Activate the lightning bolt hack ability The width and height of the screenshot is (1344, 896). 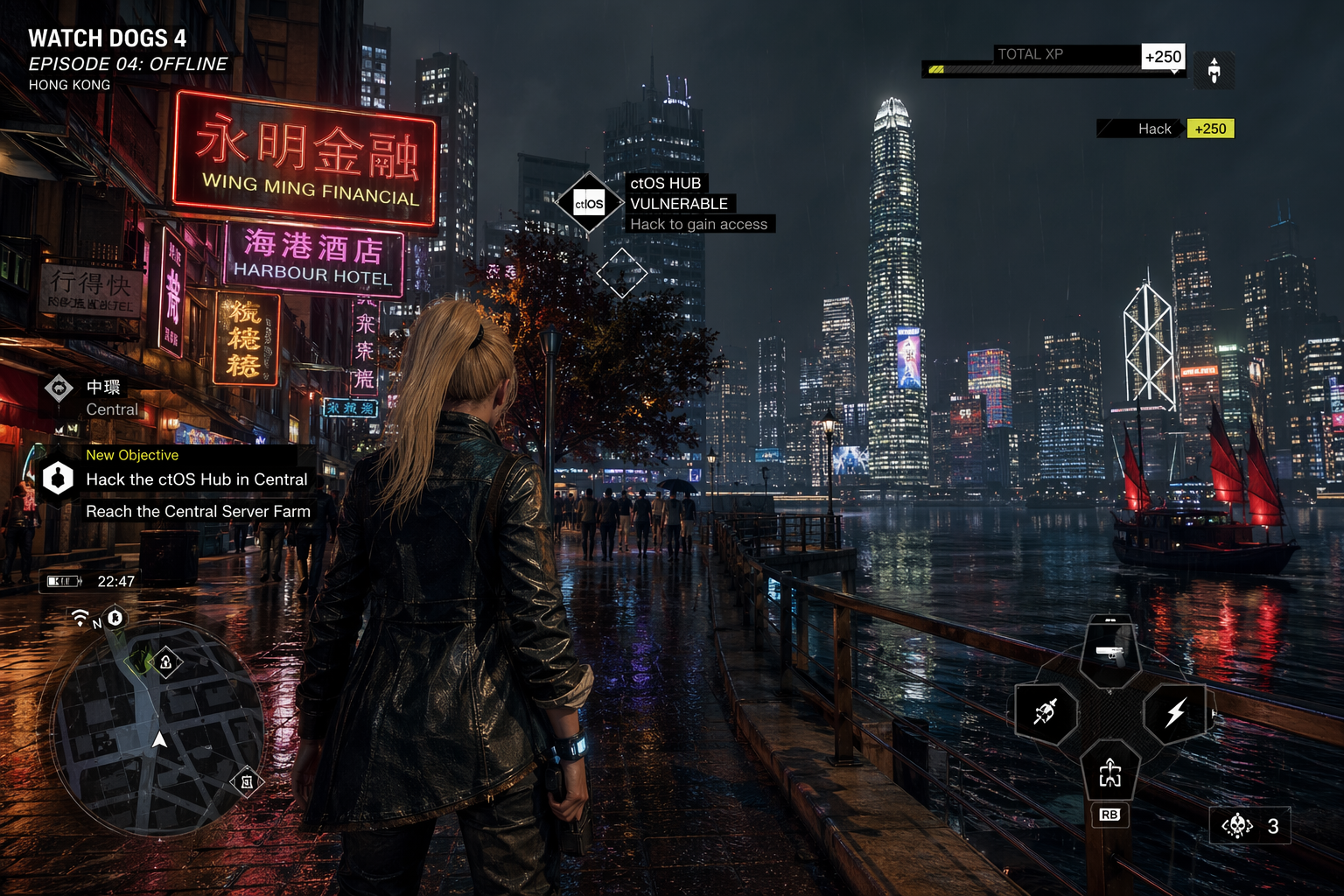(x=1175, y=713)
